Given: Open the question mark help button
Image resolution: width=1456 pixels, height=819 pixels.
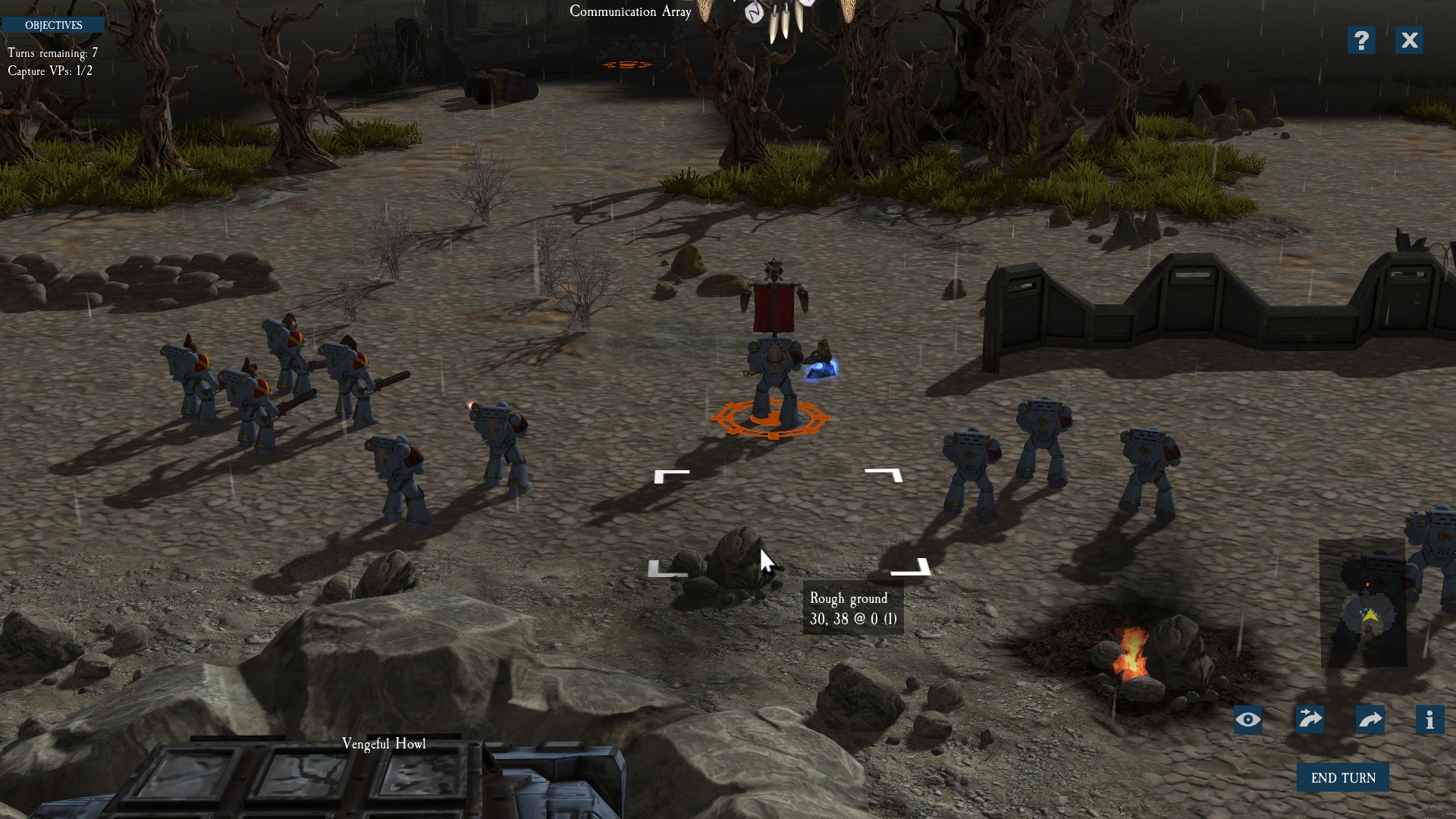Looking at the screenshot, I should [1361, 40].
